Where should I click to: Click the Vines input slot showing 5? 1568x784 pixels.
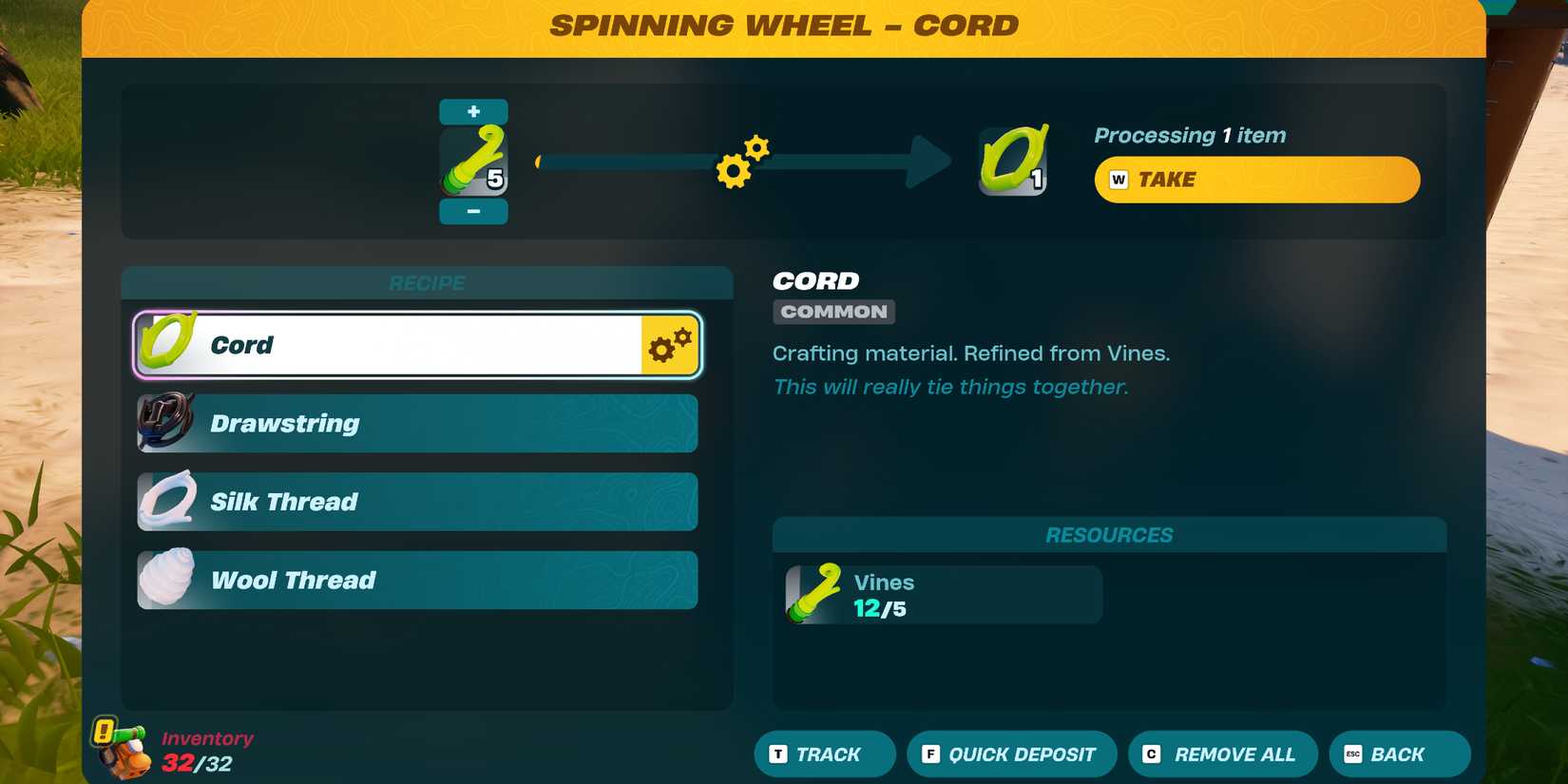pos(472,160)
